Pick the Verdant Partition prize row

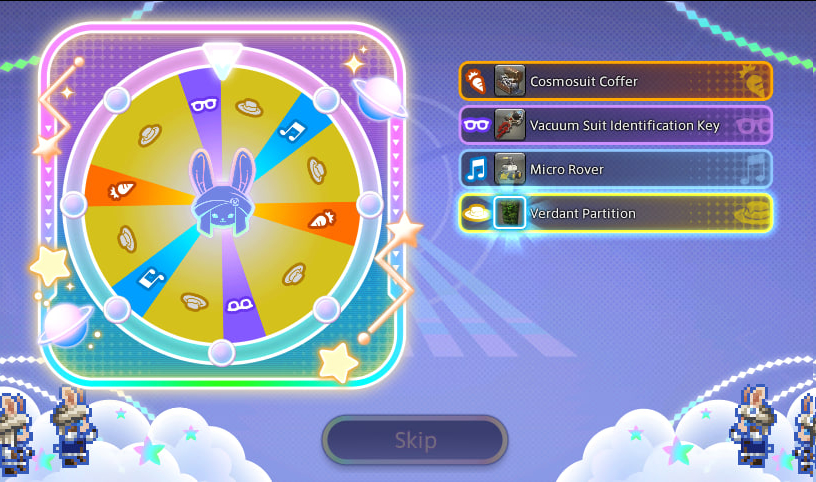click(x=615, y=213)
